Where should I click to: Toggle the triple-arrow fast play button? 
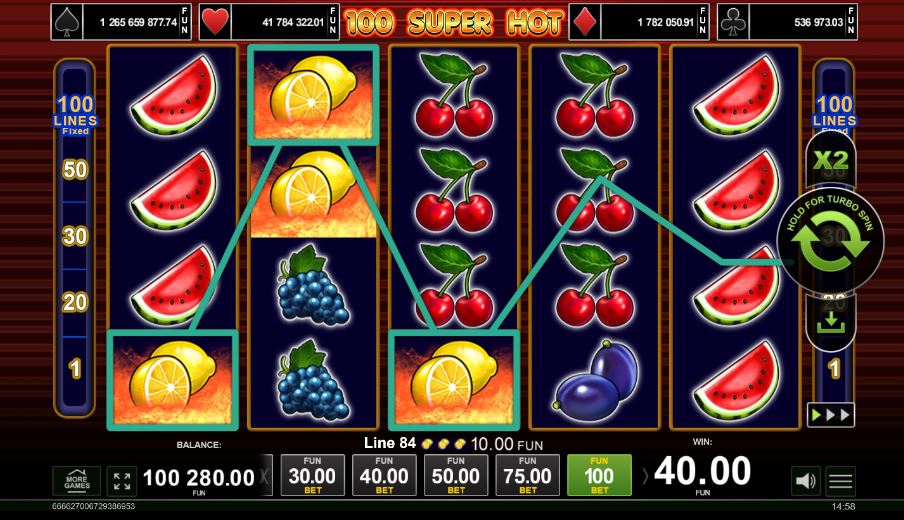830,413
